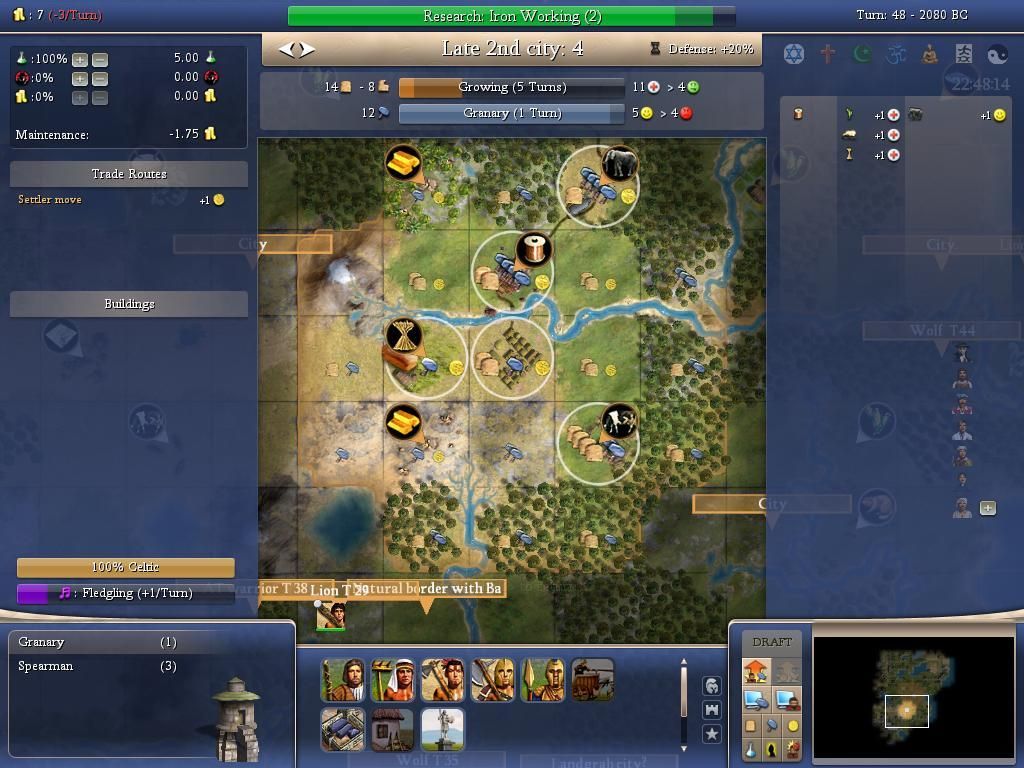Screen dimensions: 1024x768
Task: Choose the Settler unit with white headscarf
Action: pos(392,680)
